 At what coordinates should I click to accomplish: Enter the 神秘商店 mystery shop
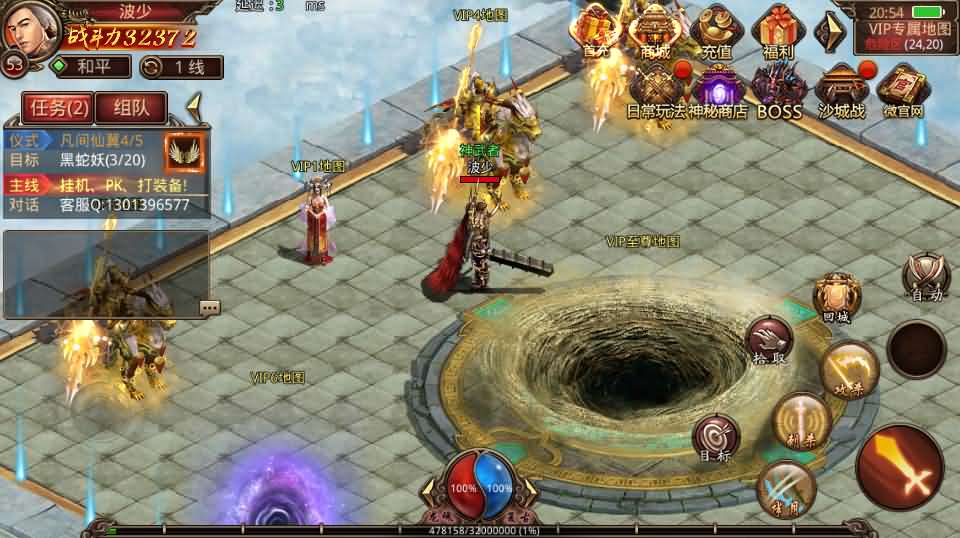pos(716,90)
